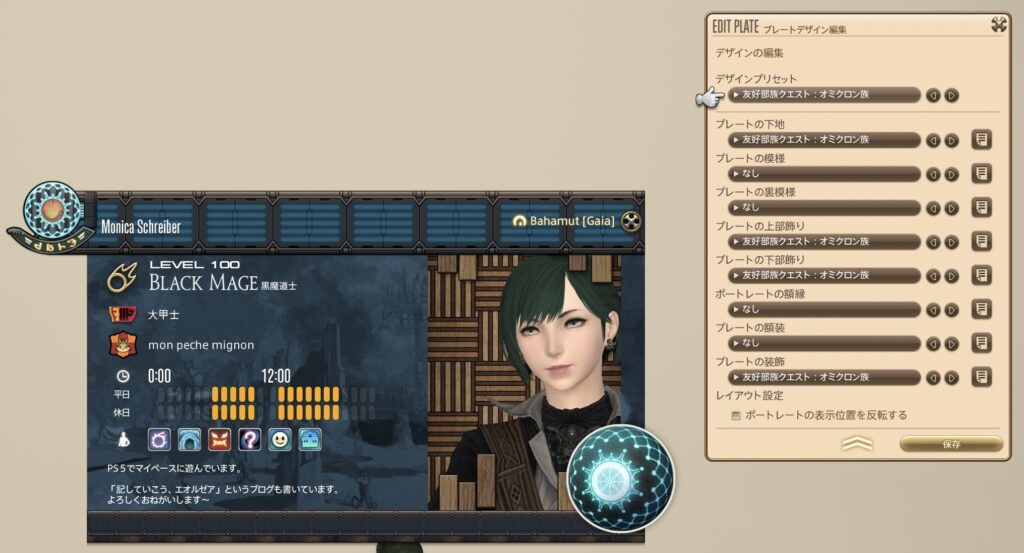The width and height of the screenshot is (1024, 553).
Task: Choose next デザインプリセット with right arrow
Action: pyautogui.click(x=951, y=95)
